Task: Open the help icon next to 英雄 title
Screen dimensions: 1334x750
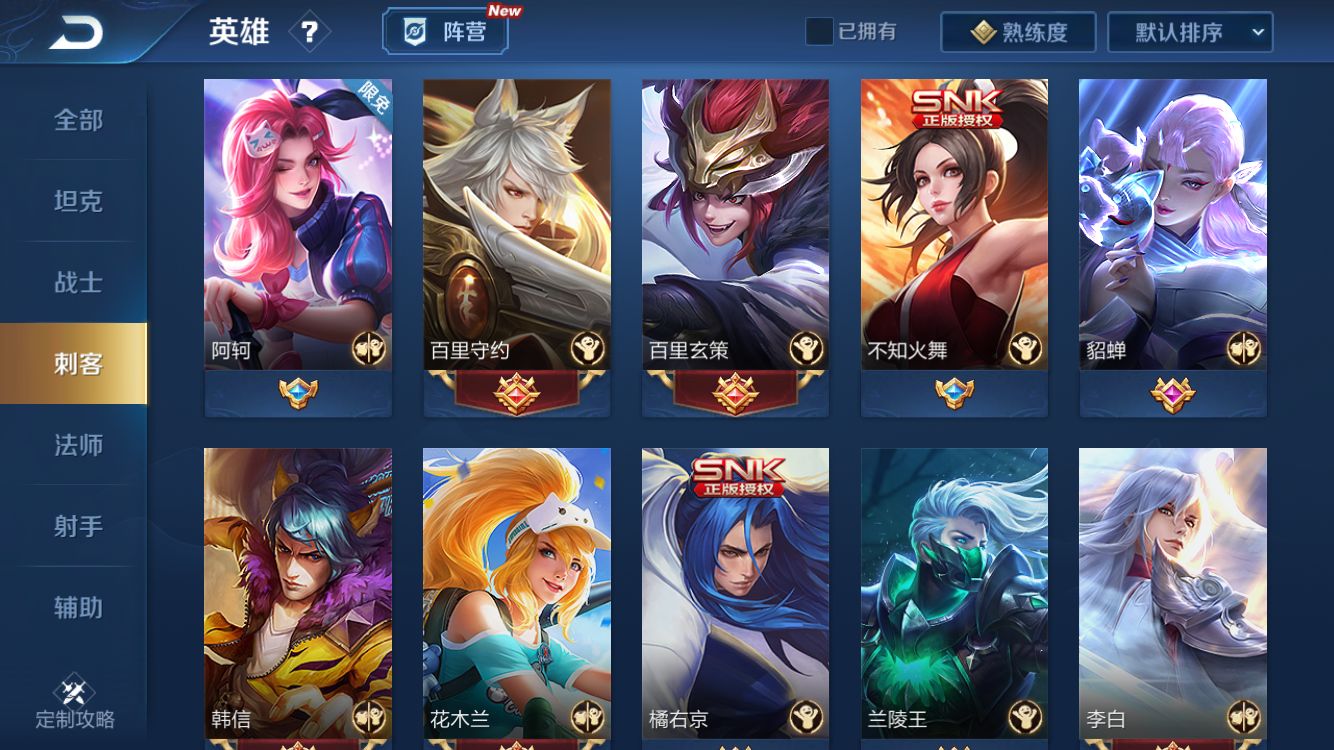Action: click(x=310, y=31)
